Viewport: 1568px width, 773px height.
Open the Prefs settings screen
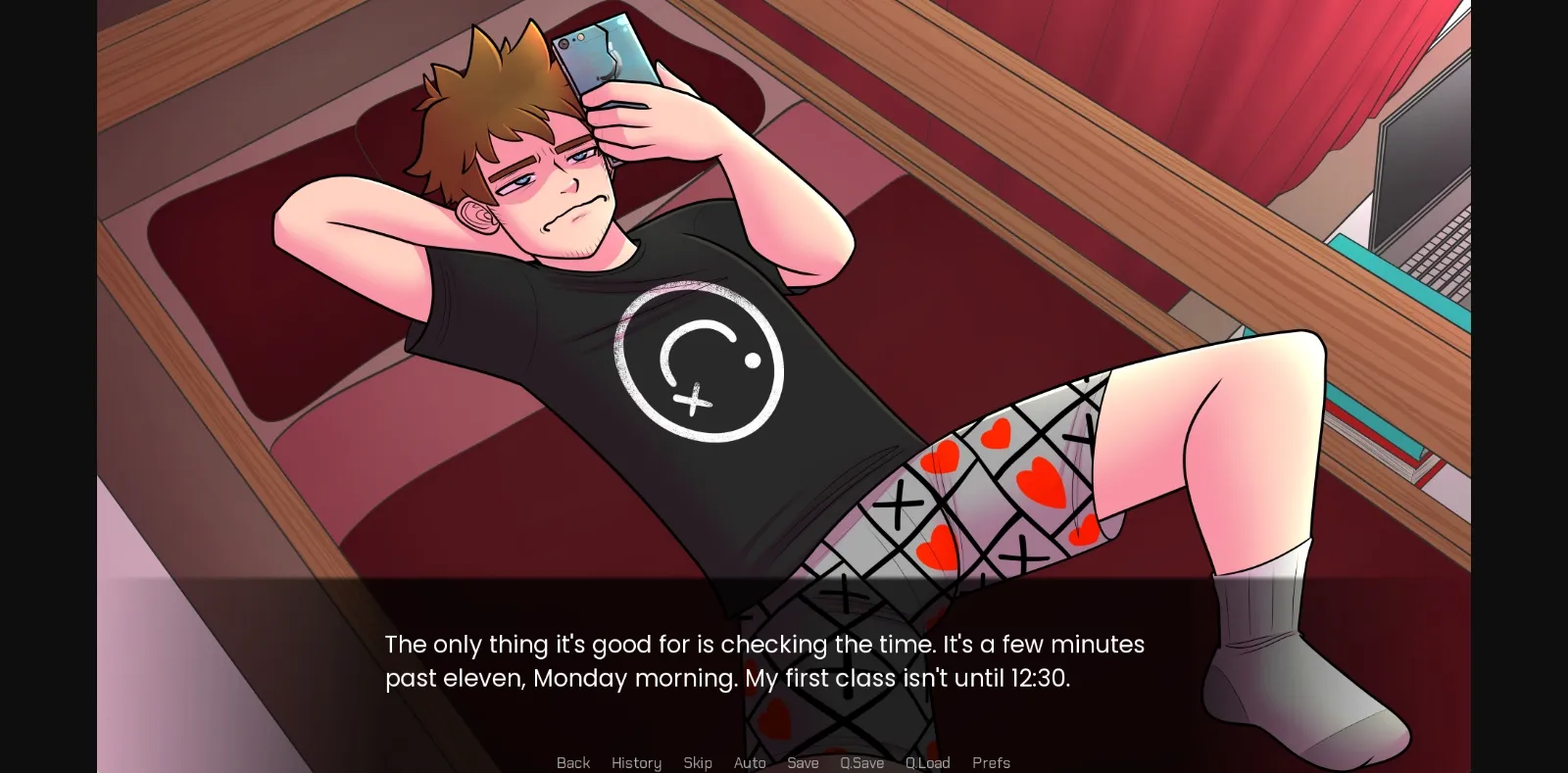[991, 762]
